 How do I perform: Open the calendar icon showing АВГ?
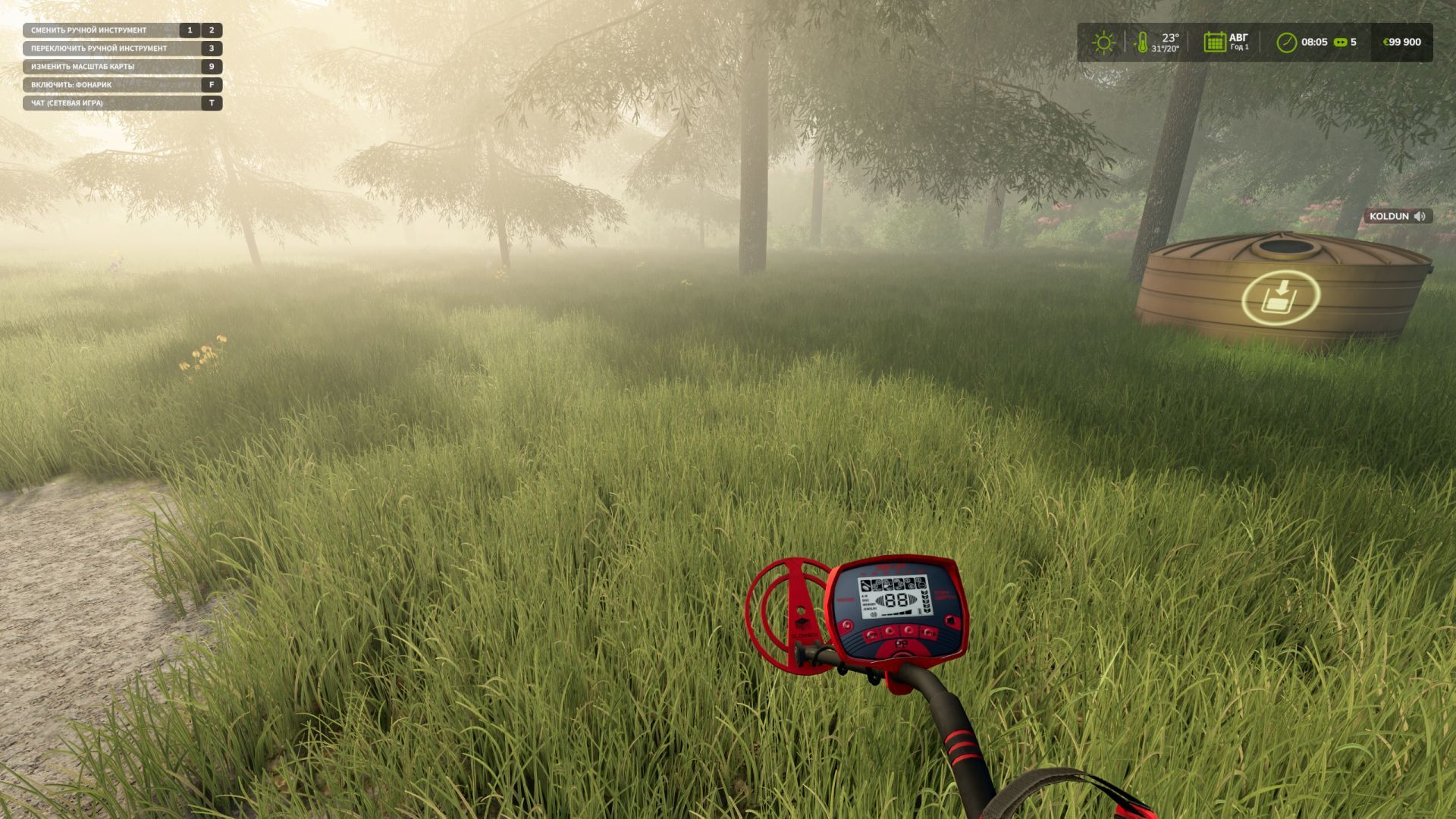point(1214,42)
